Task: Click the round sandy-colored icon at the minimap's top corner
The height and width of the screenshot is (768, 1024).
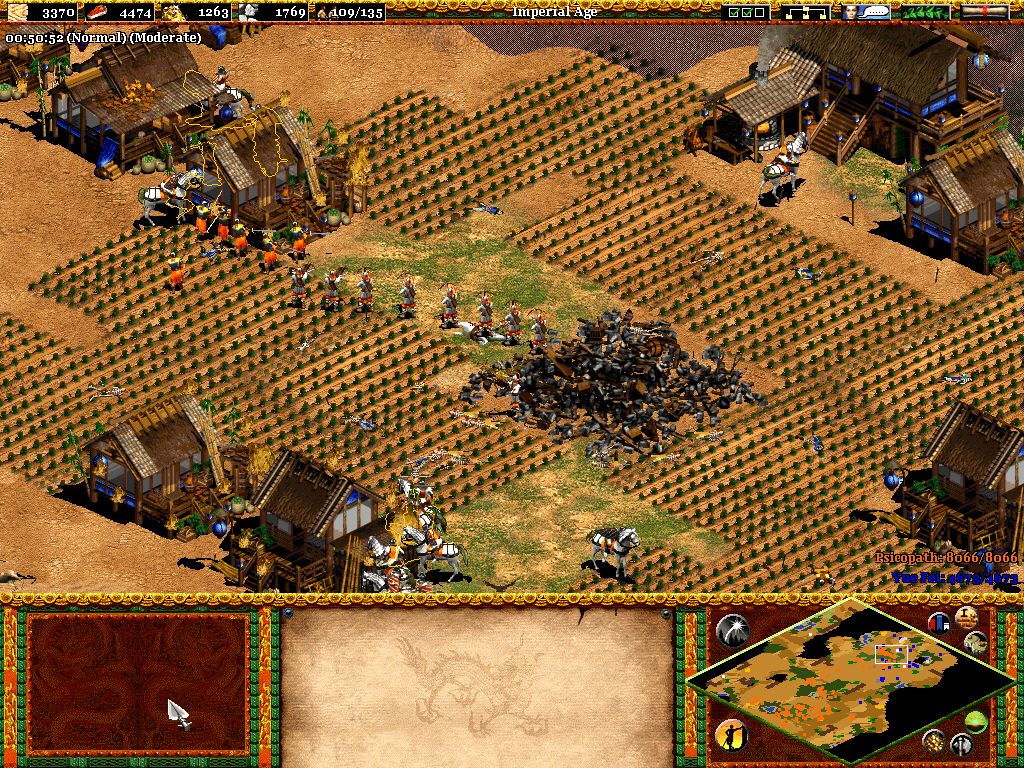Action: pyautogui.click(x=966, y=616)
